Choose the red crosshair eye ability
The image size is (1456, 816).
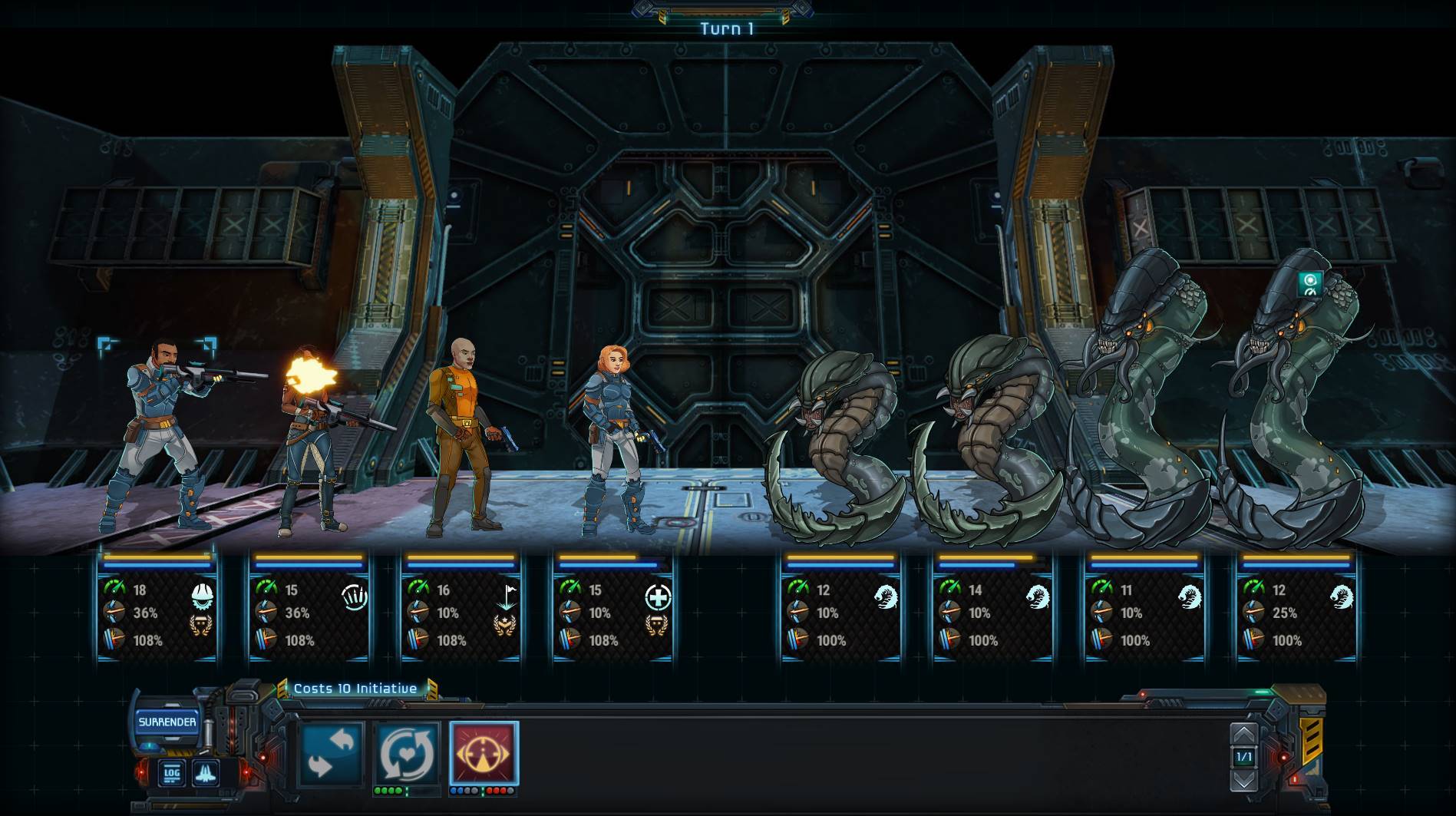[484, 754]
